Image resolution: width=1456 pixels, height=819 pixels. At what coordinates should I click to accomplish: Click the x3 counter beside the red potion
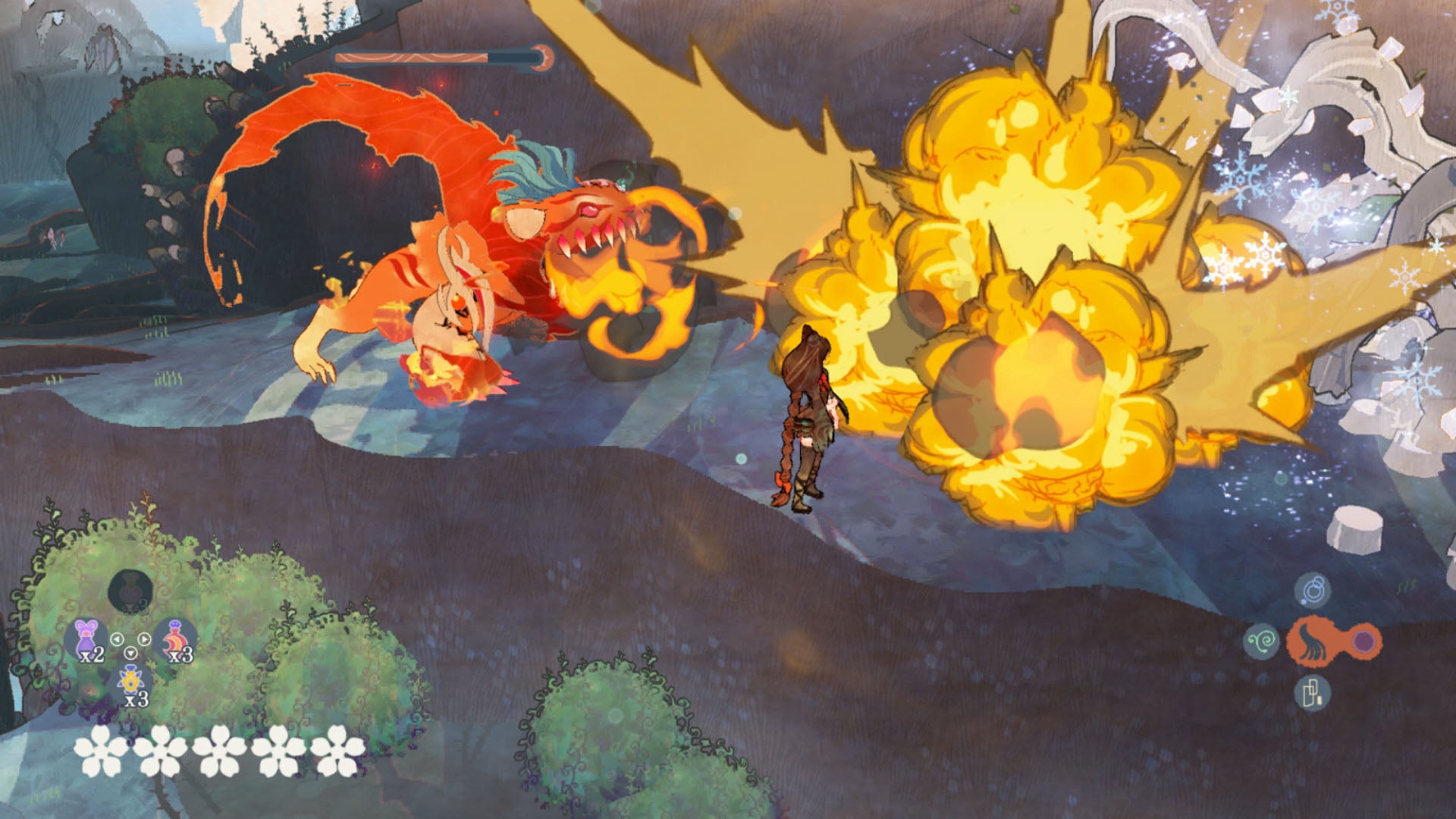tap(180, 656)
